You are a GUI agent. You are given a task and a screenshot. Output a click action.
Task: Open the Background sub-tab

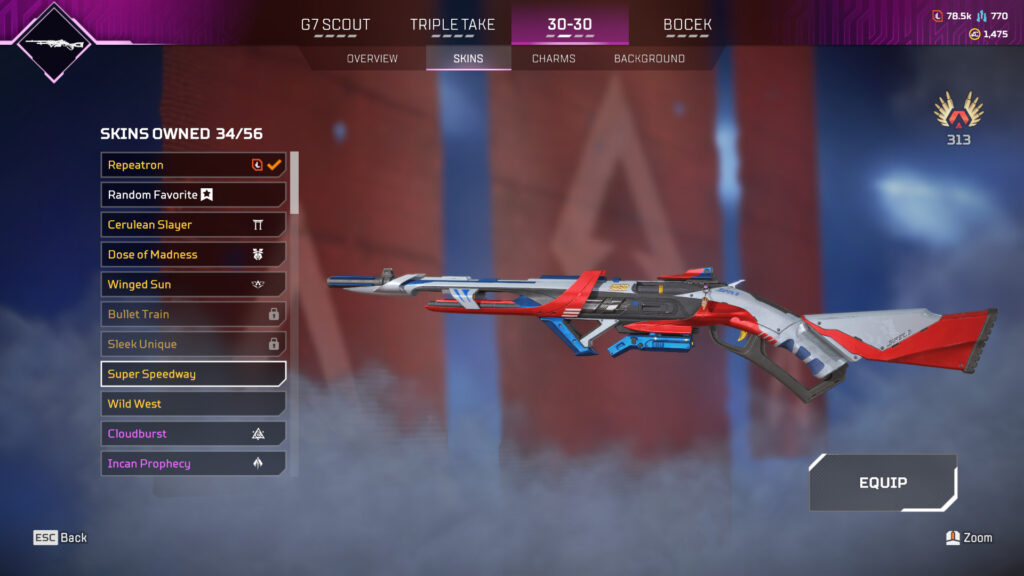point(649,59)
